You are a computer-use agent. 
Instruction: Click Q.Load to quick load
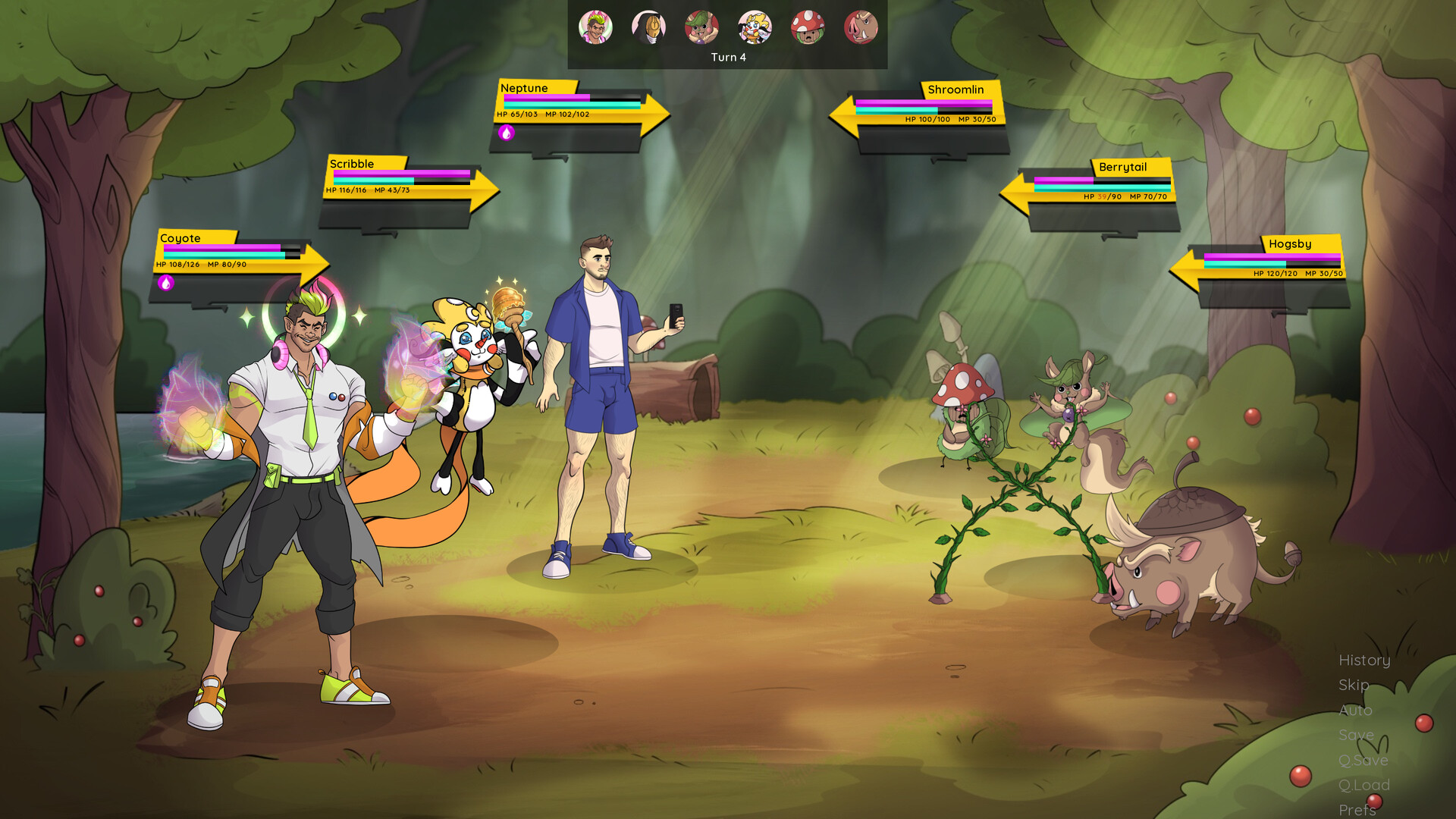coord(1363,785)
